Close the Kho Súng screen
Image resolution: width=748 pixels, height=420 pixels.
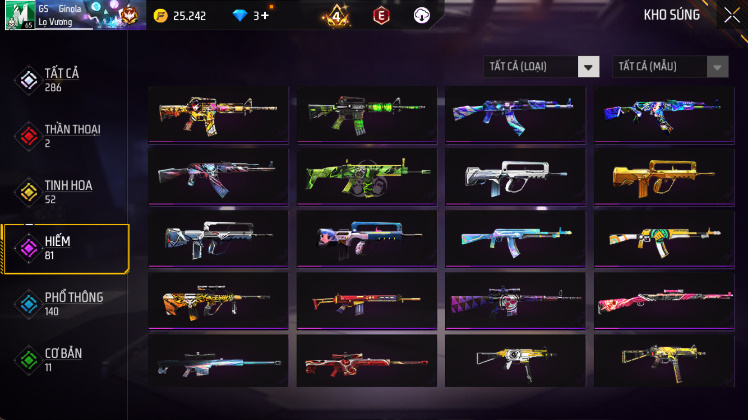[731, 15]
